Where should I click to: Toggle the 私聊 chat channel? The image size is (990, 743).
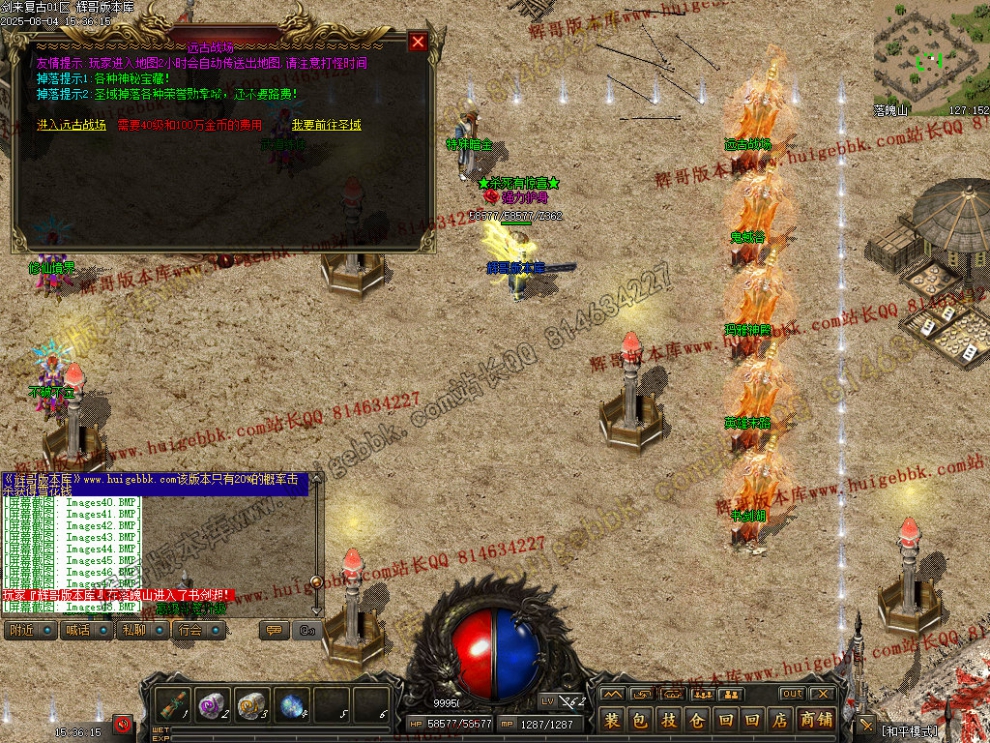click(x=133, y=630)
